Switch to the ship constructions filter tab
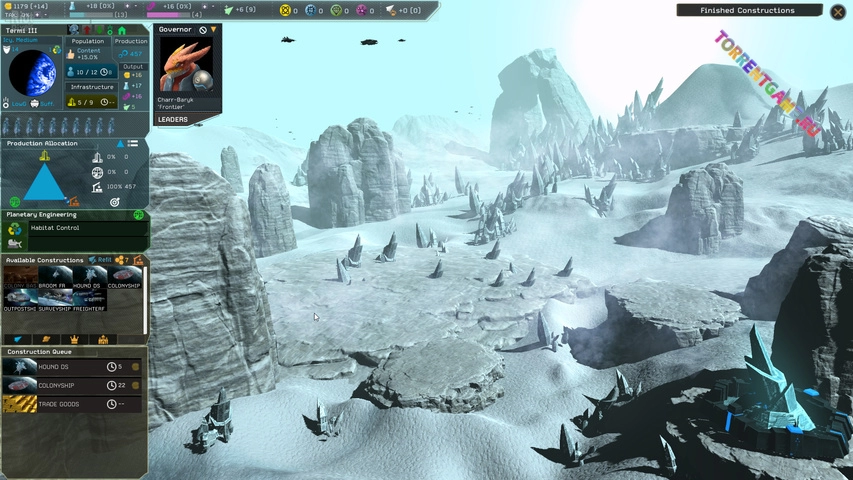 (18, 340)
